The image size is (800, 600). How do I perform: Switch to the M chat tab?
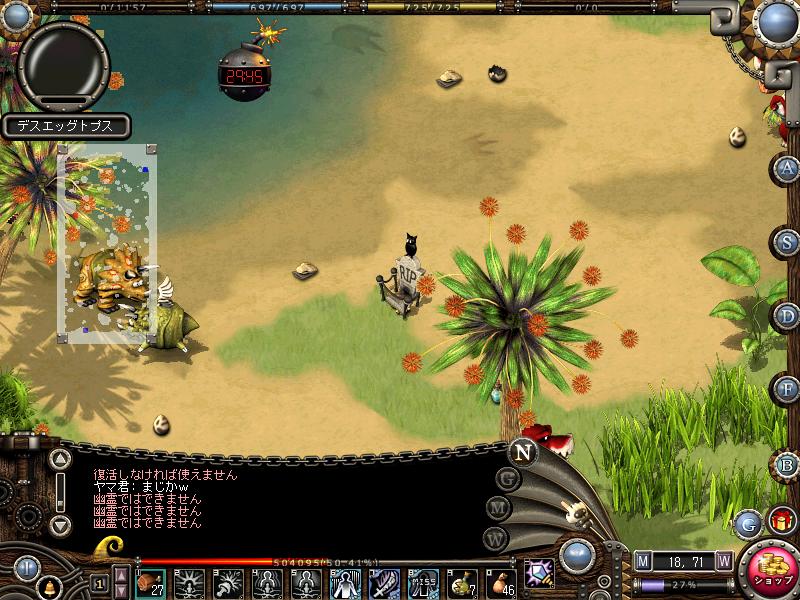coord(499,507)
